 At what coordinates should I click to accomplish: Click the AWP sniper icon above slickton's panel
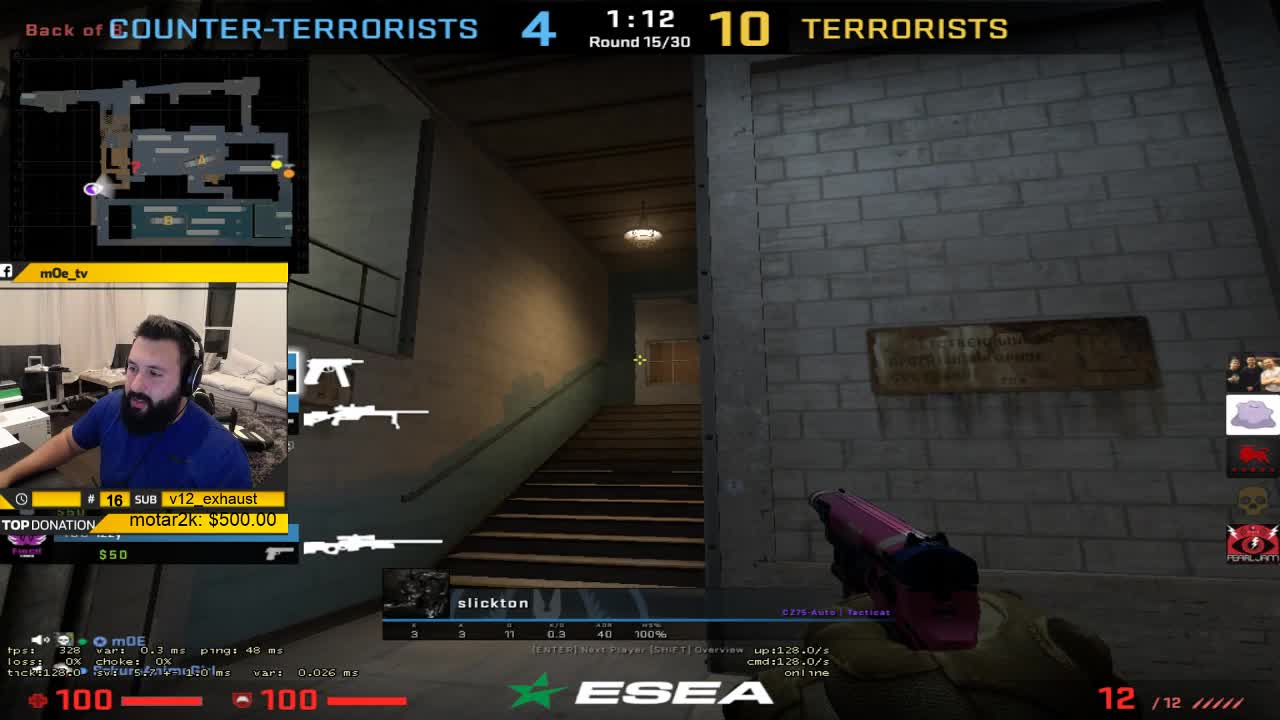(x=372, y=543)
